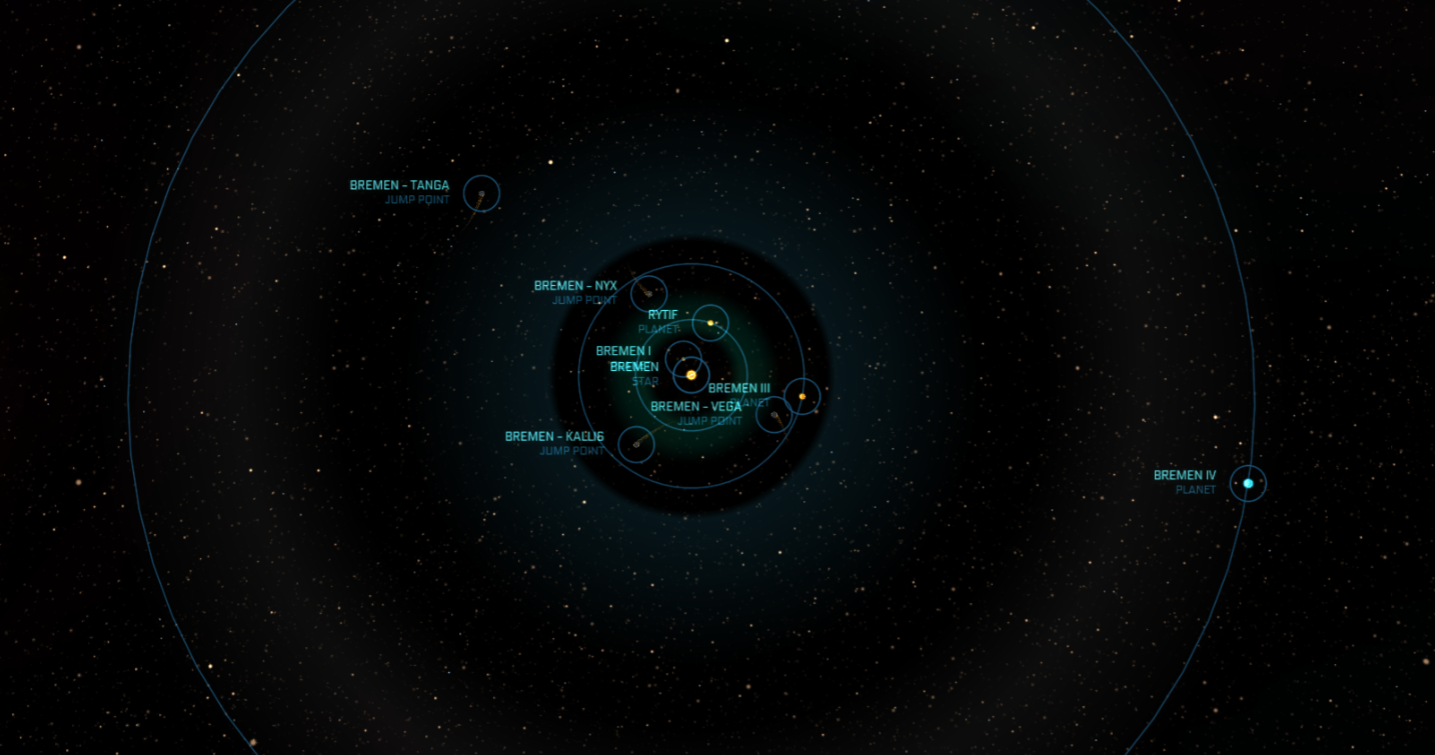1435x755 pixels.
Task: Select the Bremen star marker
Action: pos(691,375)
